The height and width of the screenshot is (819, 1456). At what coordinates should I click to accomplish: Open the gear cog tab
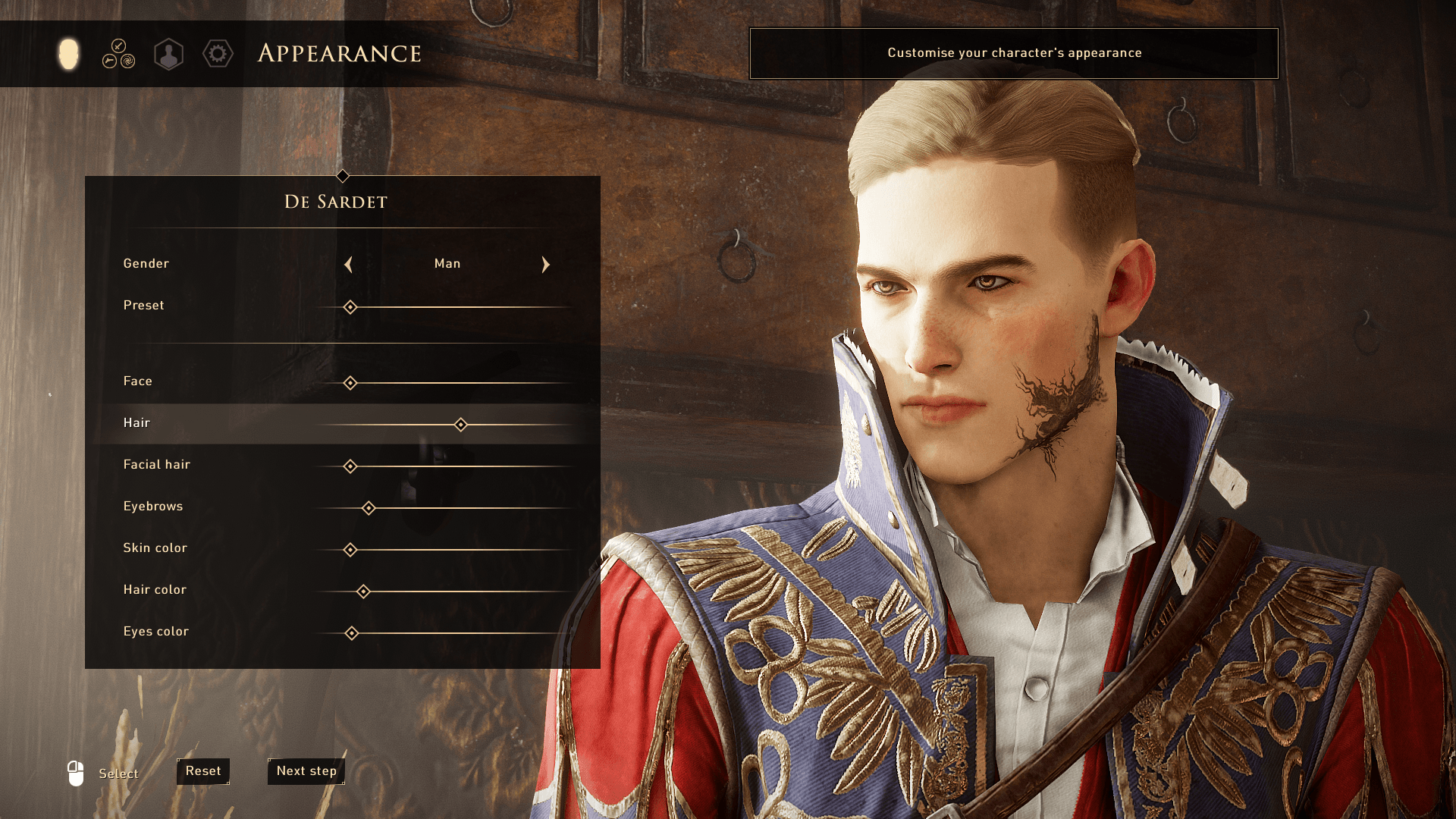point(218,54)
